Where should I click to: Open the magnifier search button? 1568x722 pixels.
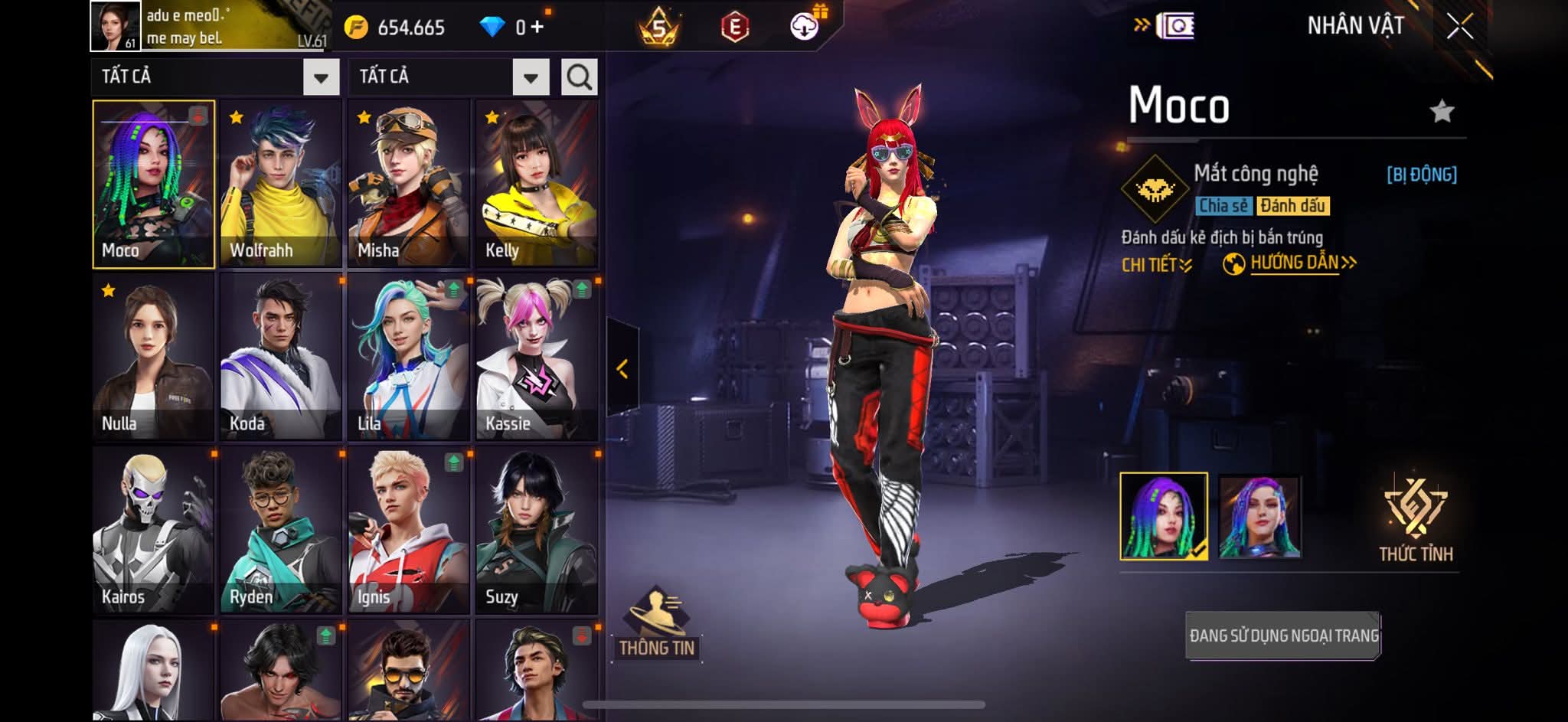(x=580, y=77)
